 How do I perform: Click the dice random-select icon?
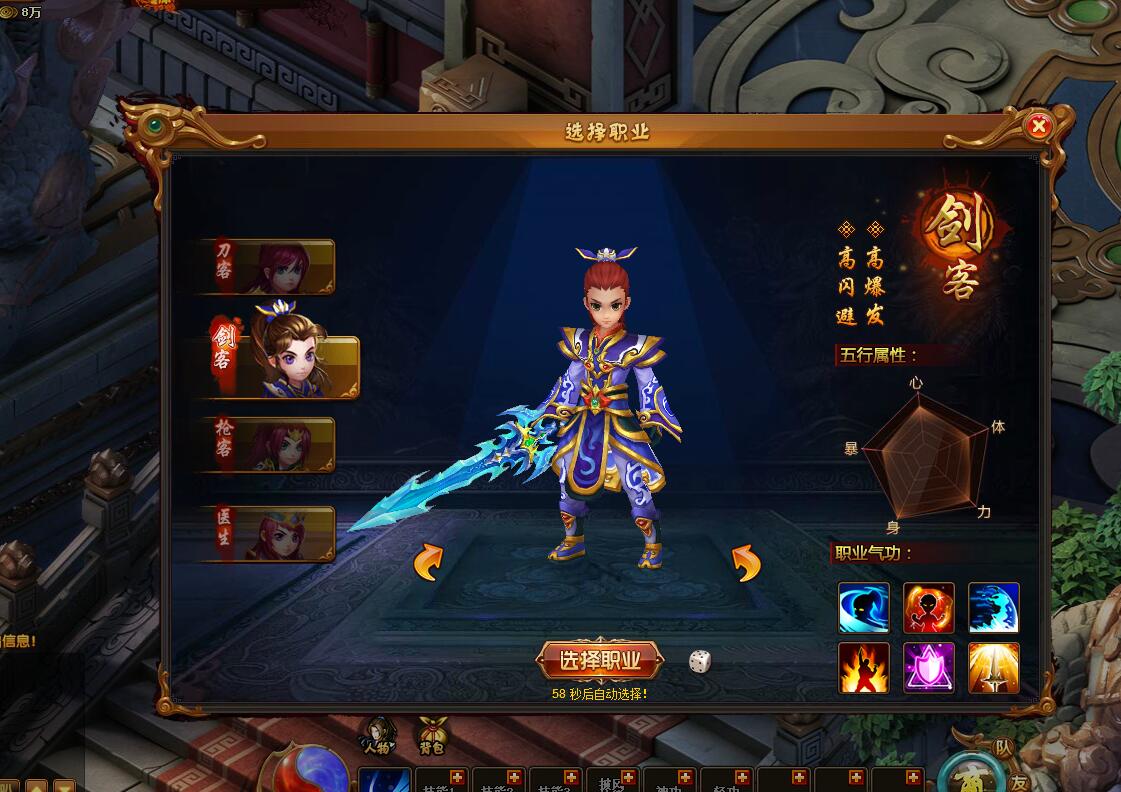point(700,661)
